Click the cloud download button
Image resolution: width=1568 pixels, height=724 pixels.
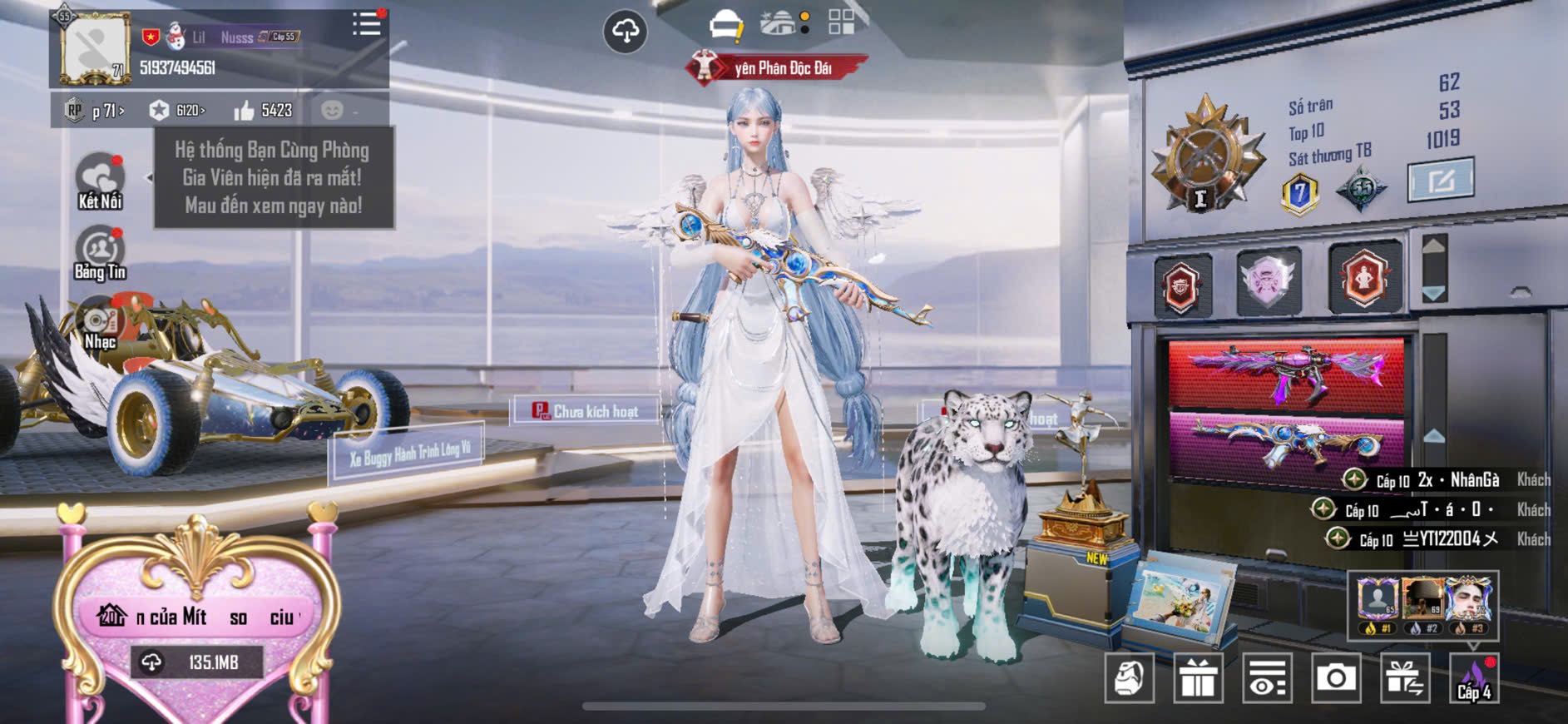pos(625,32)
